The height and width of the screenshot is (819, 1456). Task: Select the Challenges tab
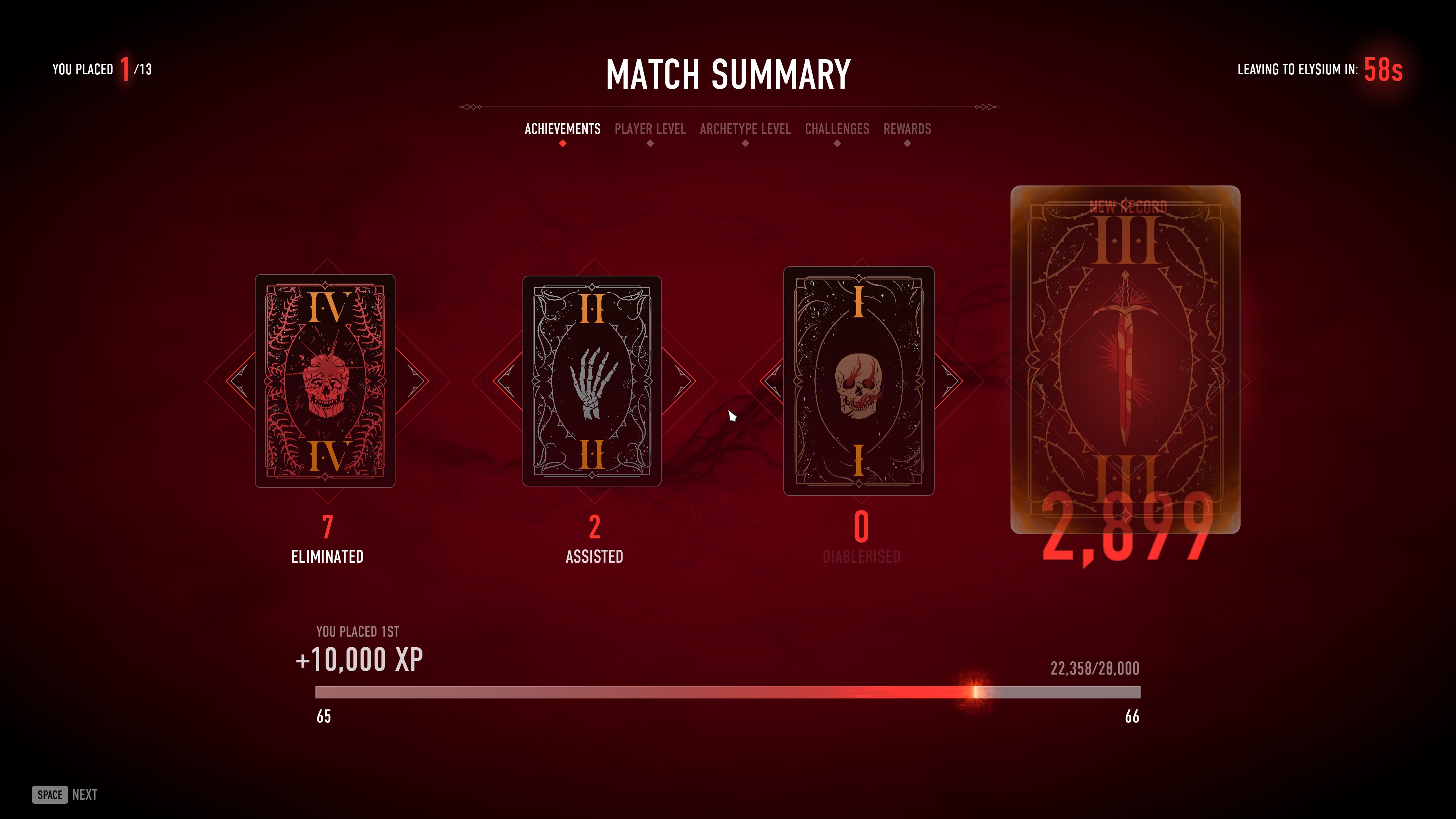click(x=836, y=129)
